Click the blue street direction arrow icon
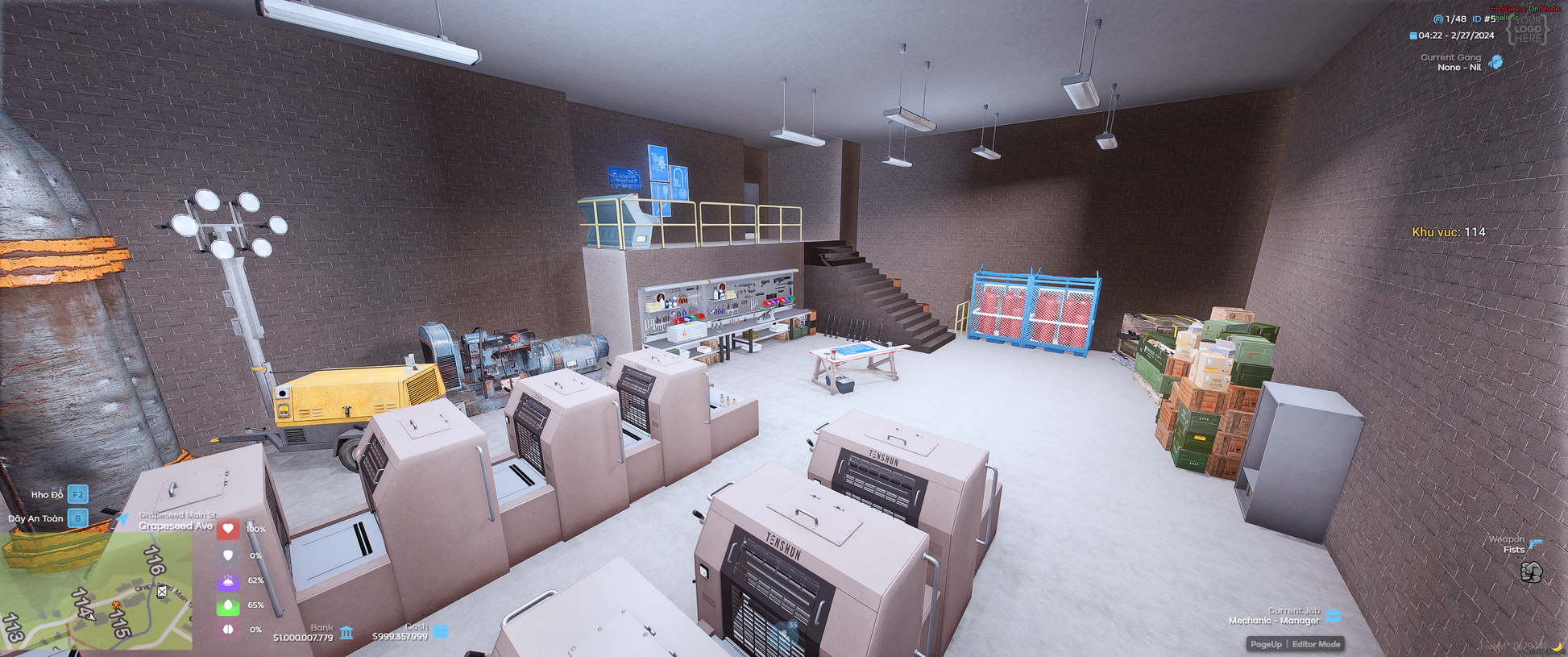The height and width of the screenshot is (657, 1568). (x=121, y=520)
